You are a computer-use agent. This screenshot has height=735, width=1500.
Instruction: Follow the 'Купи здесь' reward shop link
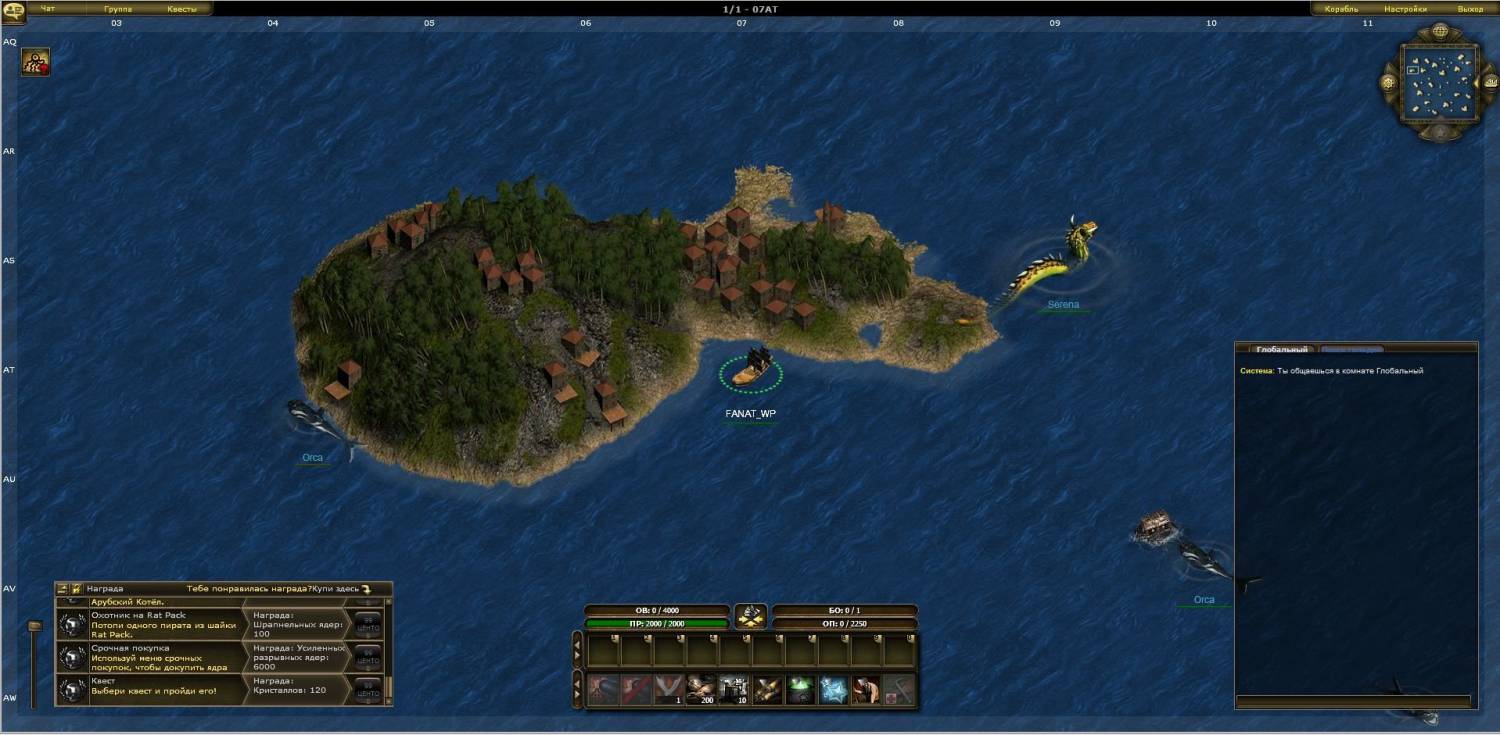point(340,589)
